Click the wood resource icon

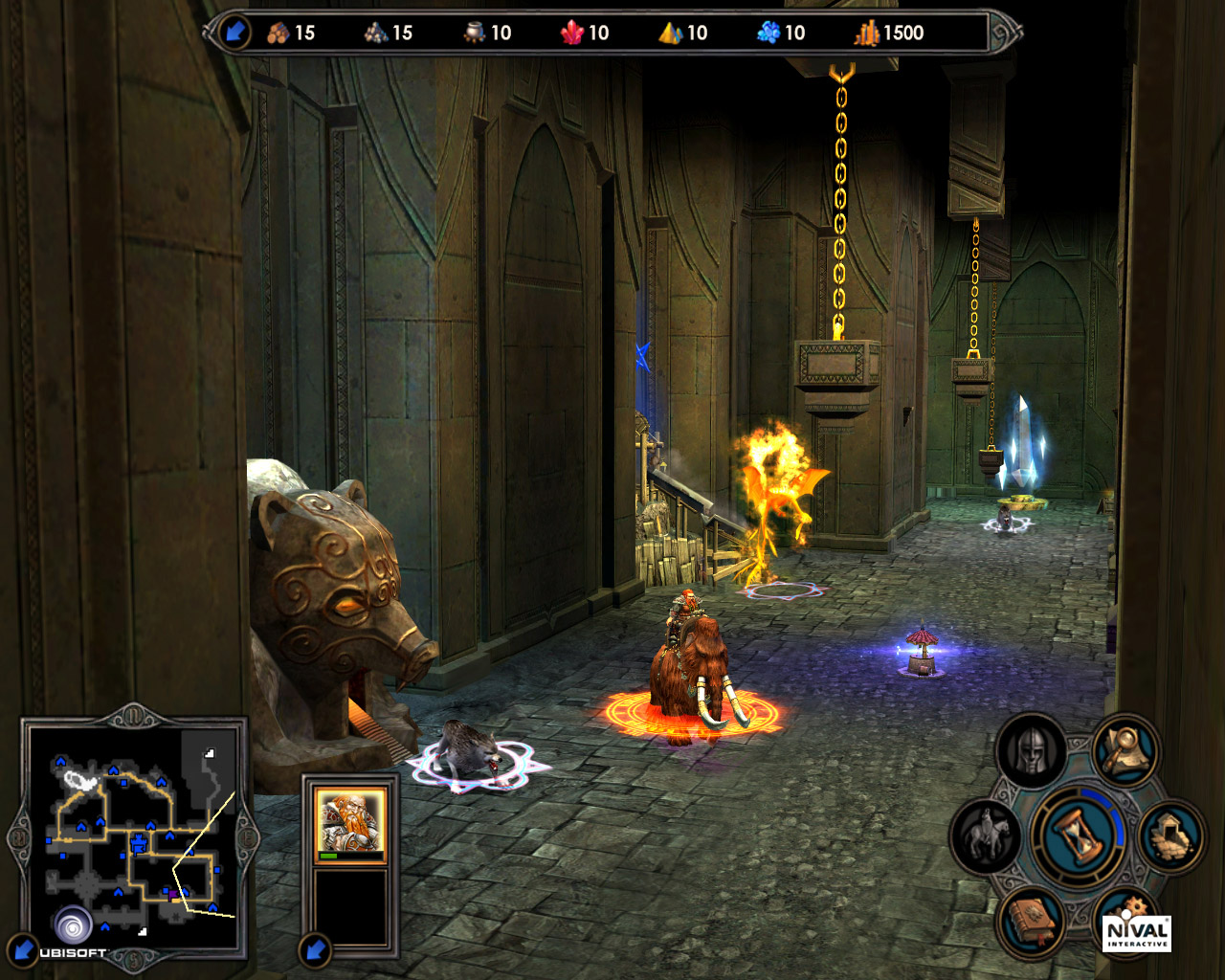click(278, 32)
